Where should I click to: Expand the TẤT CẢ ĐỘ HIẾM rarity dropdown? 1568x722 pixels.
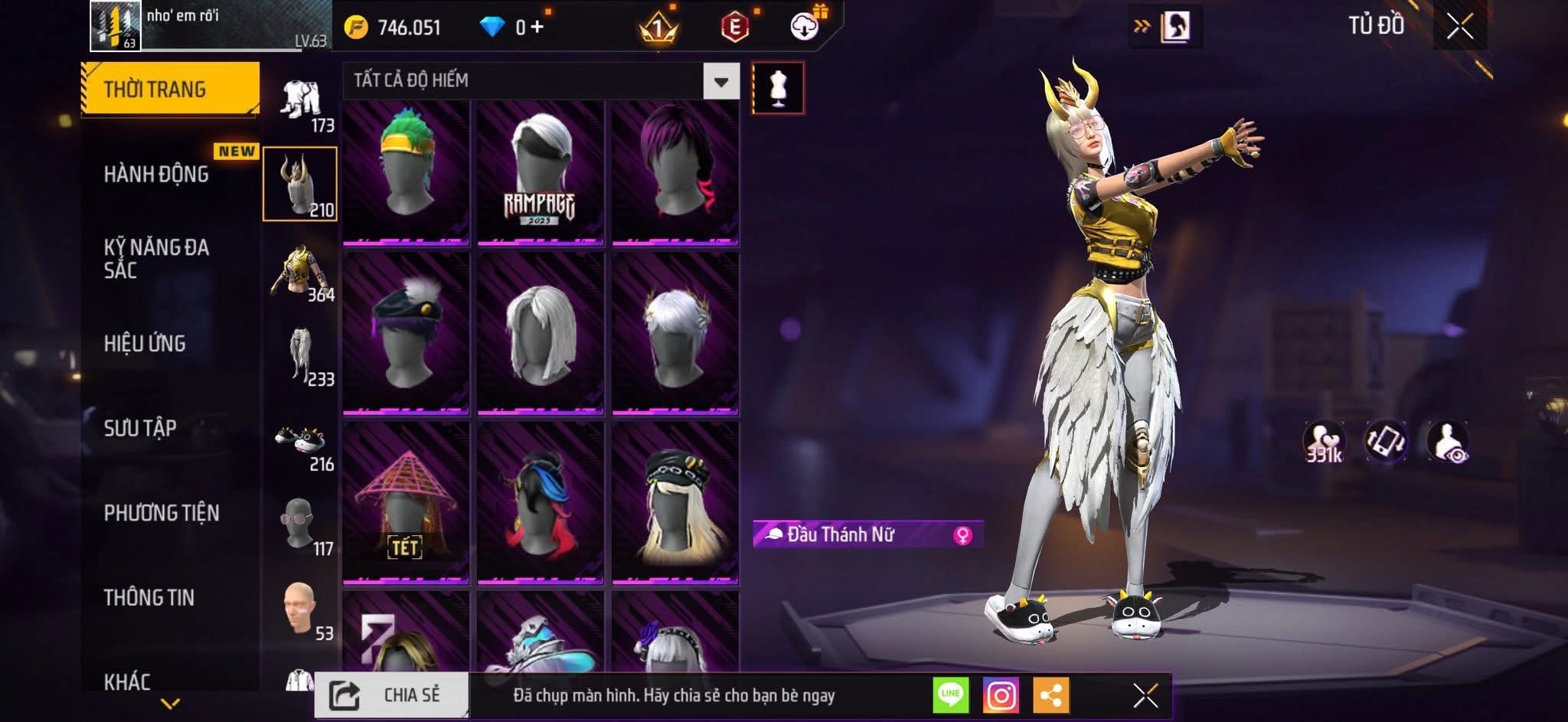tap(720, 81)
